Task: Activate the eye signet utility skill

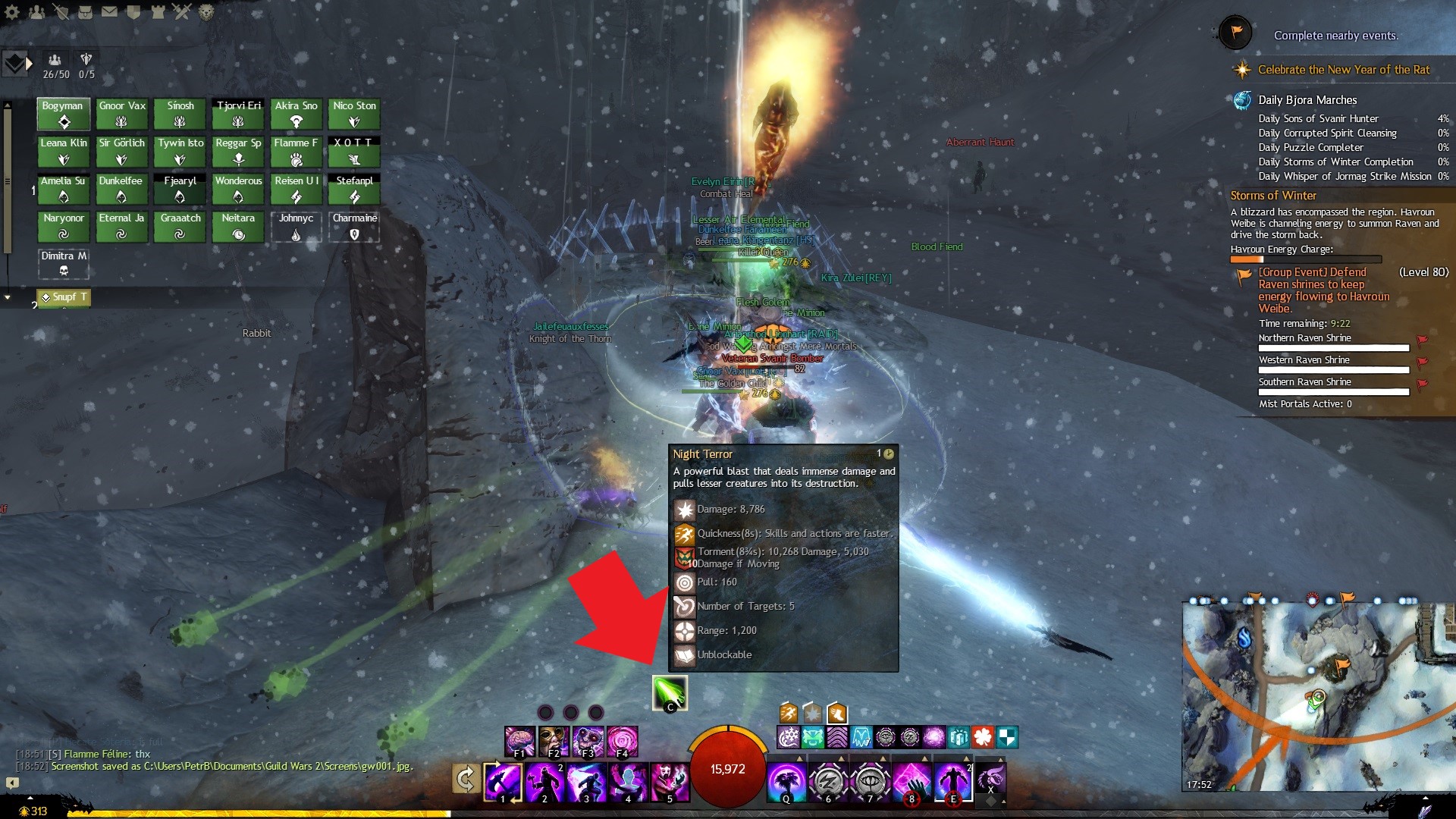Action: point(870,782)
